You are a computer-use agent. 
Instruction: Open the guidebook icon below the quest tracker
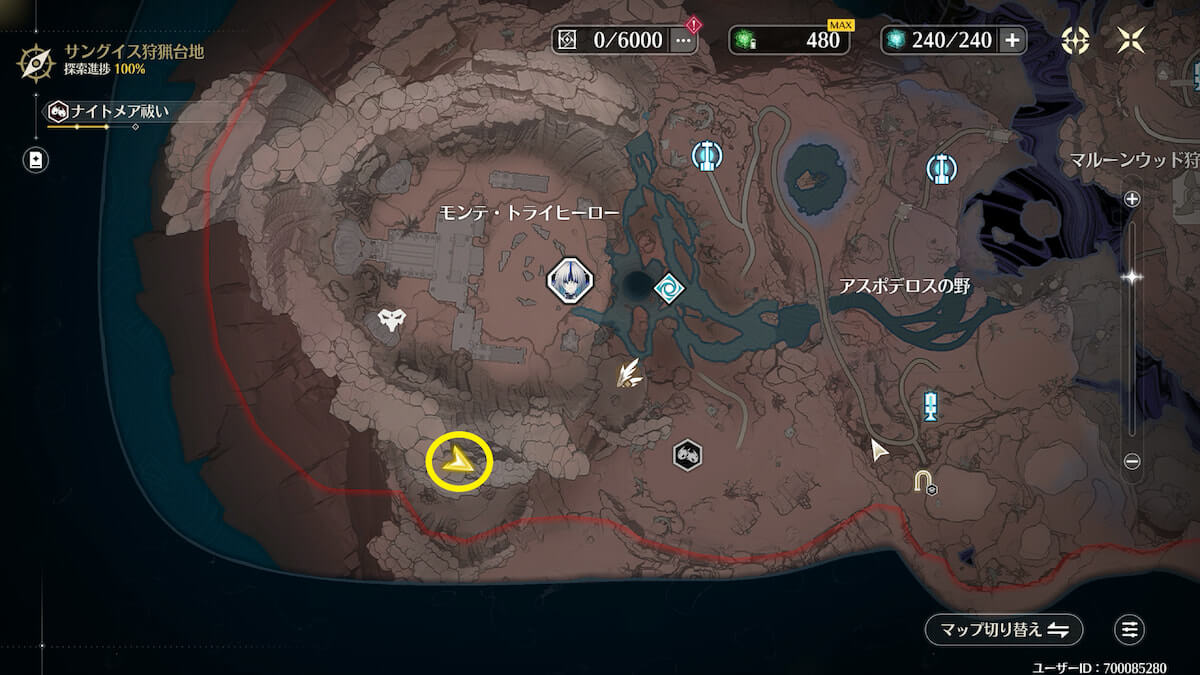coord(36,159)
